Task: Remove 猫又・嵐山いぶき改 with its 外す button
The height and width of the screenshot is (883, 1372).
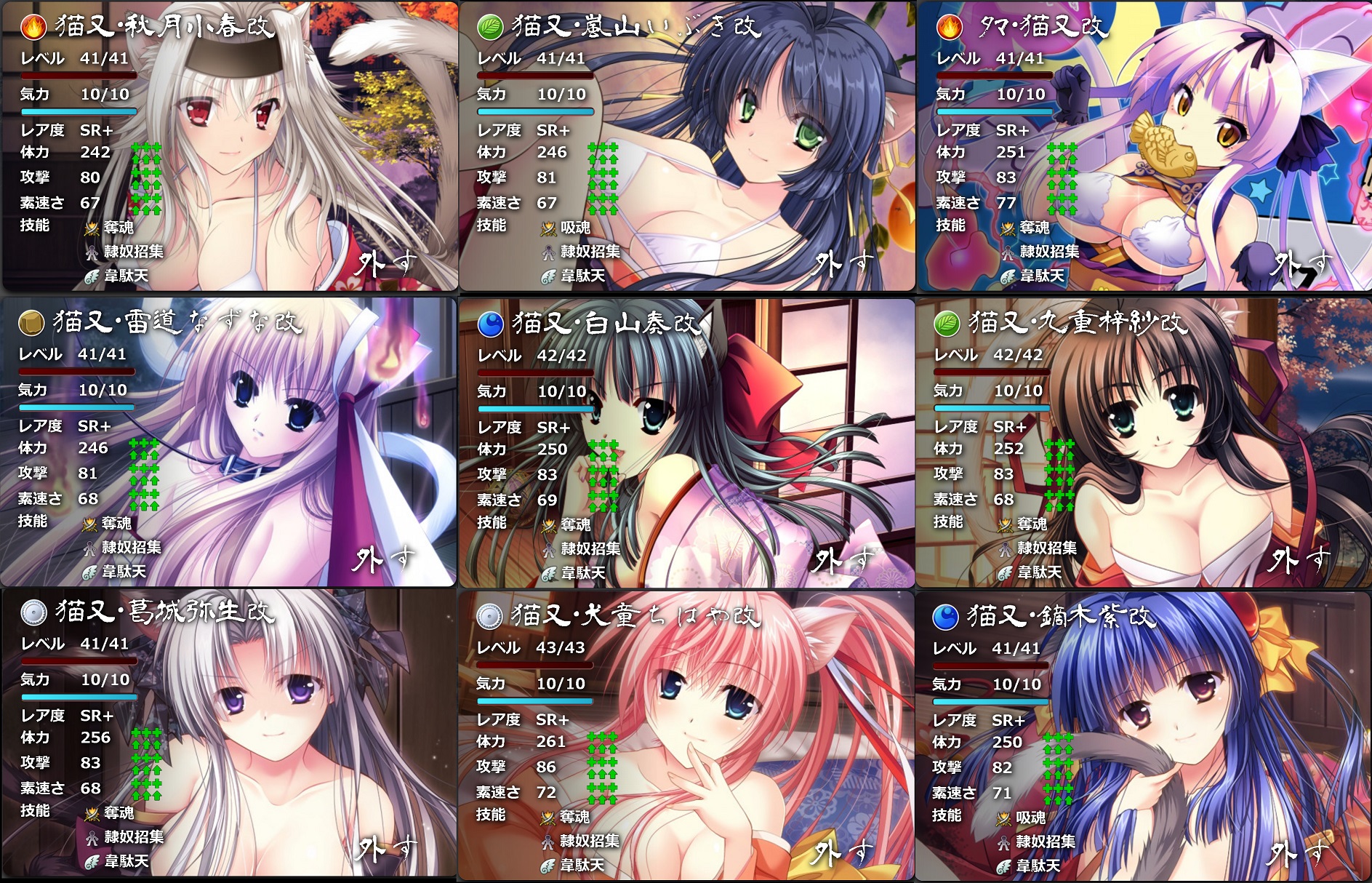Action: (842, 263)
